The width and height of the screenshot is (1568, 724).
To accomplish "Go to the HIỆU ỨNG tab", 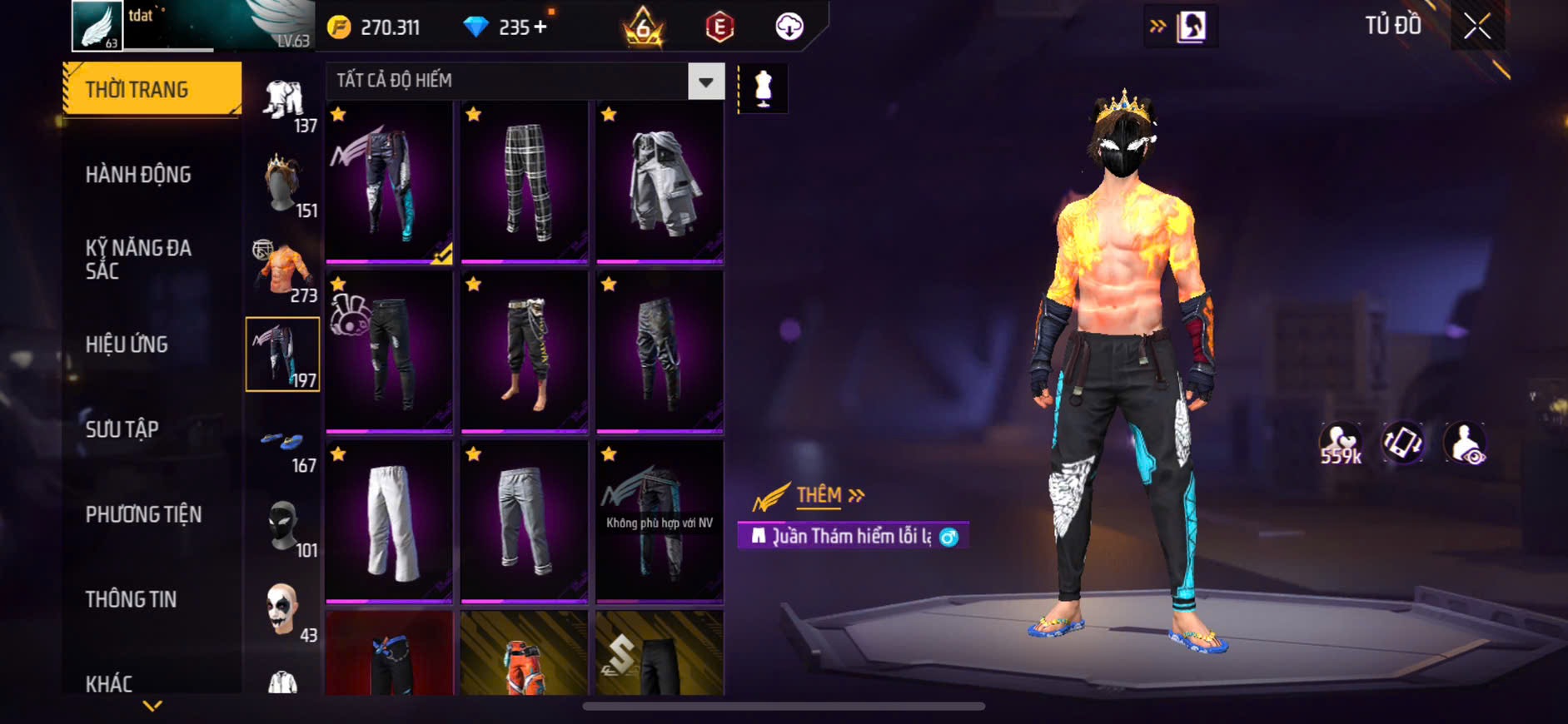I will [x=127, y=345].
